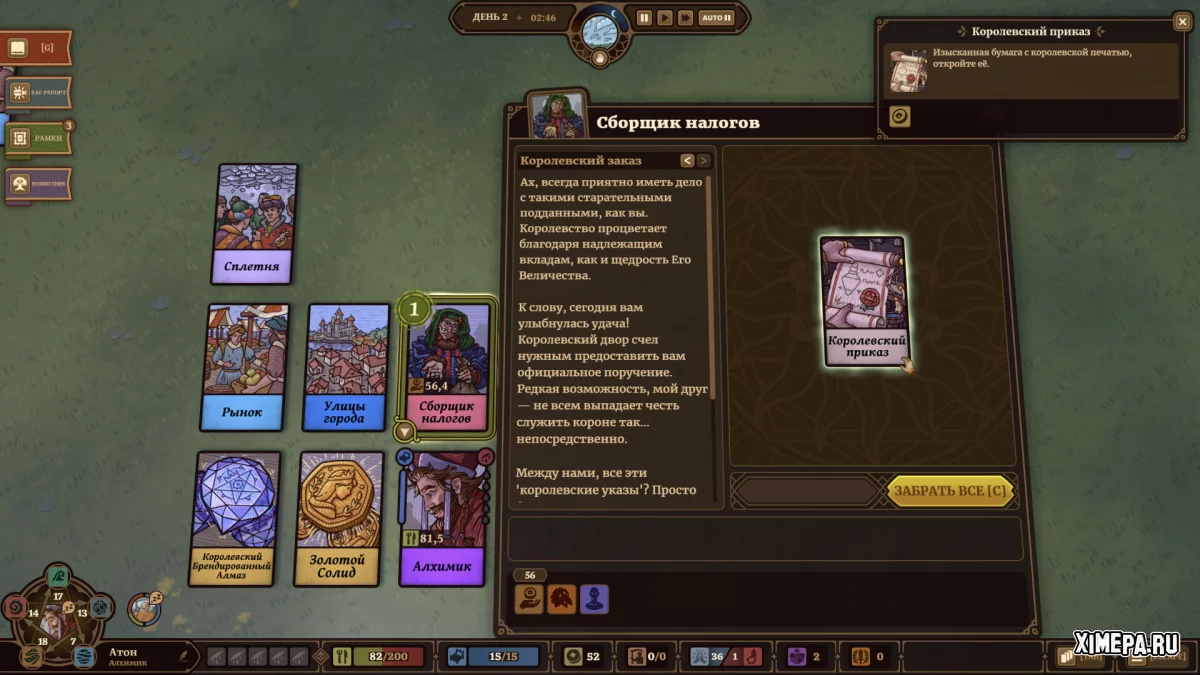
Task: Open the 'Рамки' tab
Action: pyautogui.click(x=38, y=138)
